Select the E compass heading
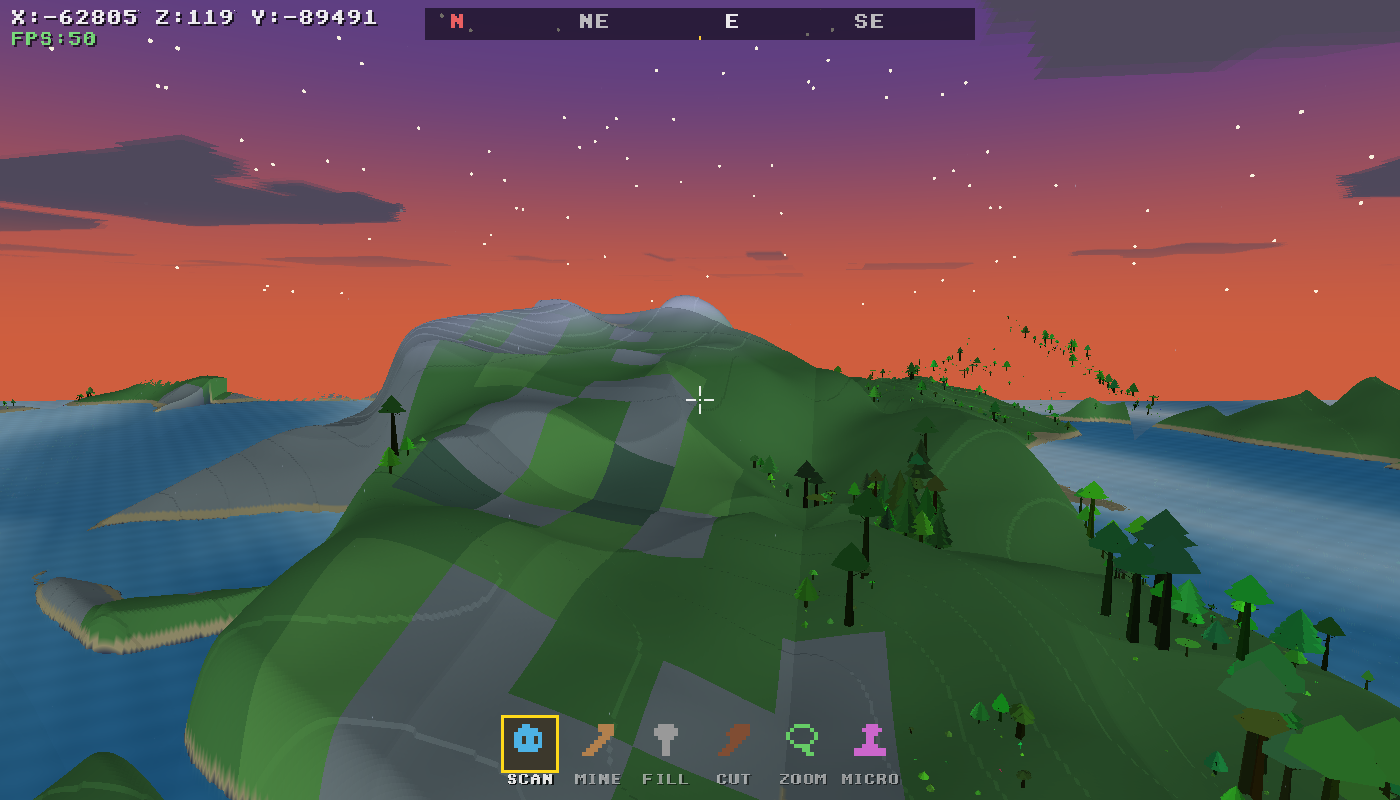This screenshot has width=1400, height=800. 731,21
